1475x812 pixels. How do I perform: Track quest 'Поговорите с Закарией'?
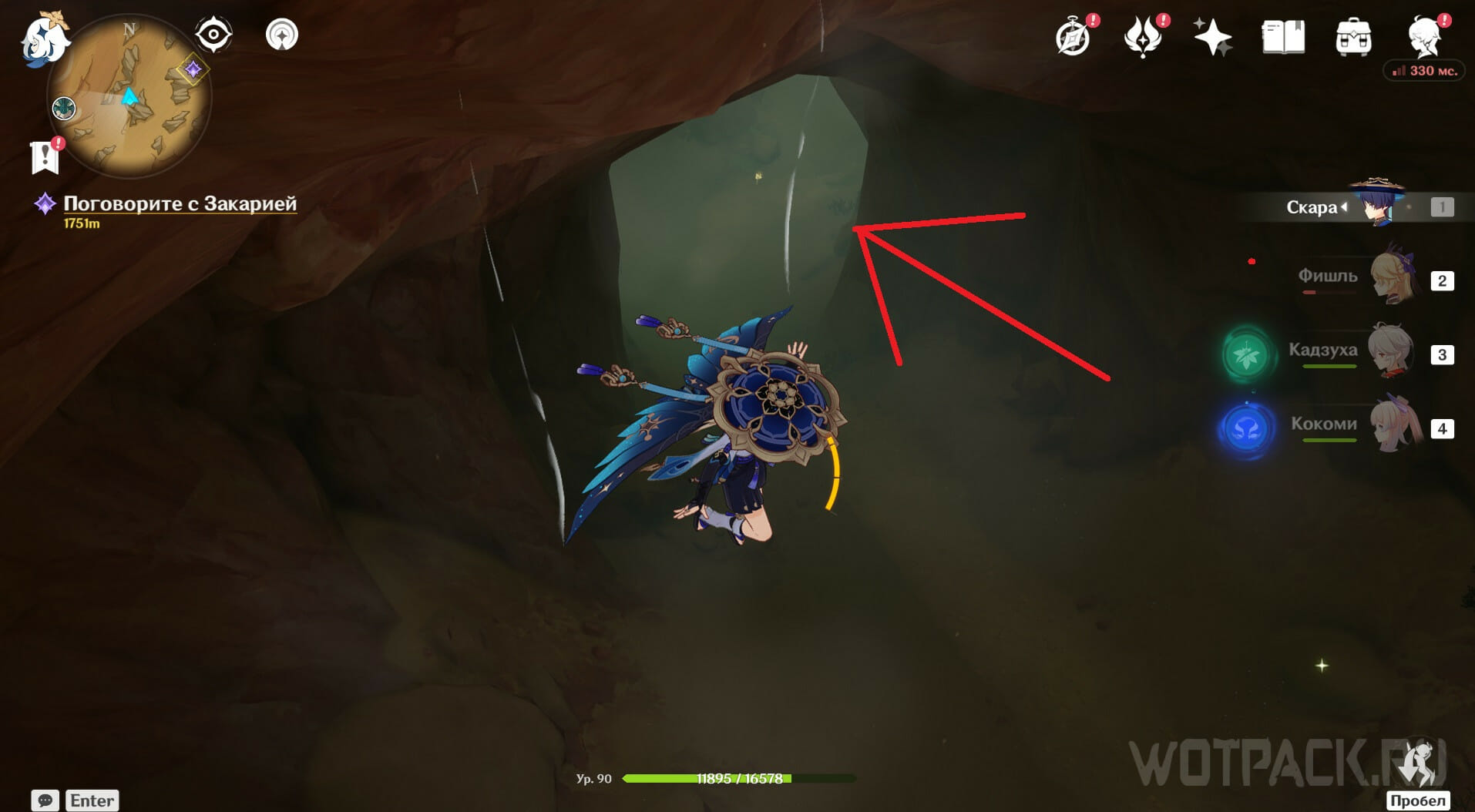coord(179,204)
